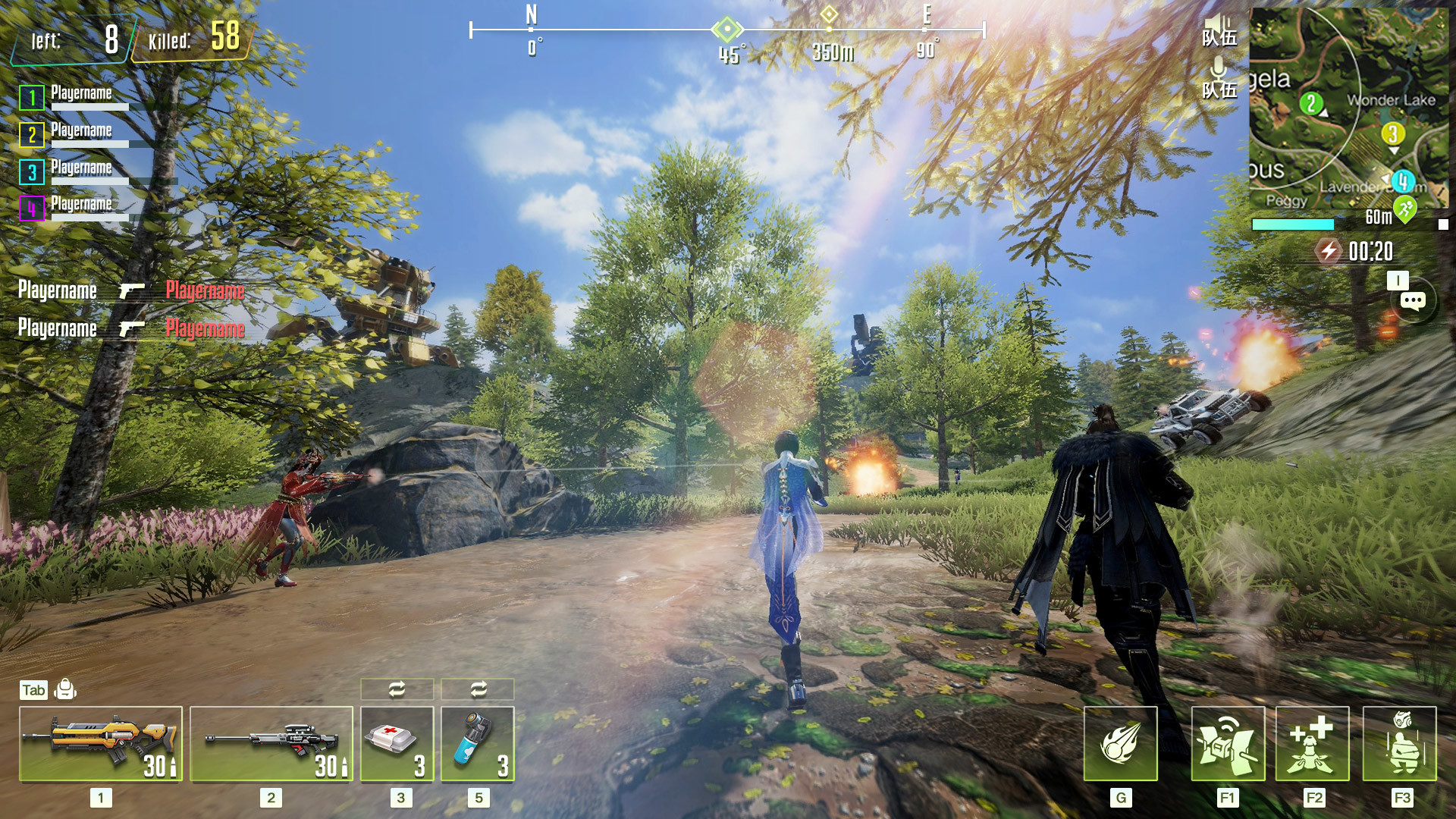The width and height of the screenshot is (1456, 819).
Task: Click the swap arrows above the medkit
Action: 397,689
